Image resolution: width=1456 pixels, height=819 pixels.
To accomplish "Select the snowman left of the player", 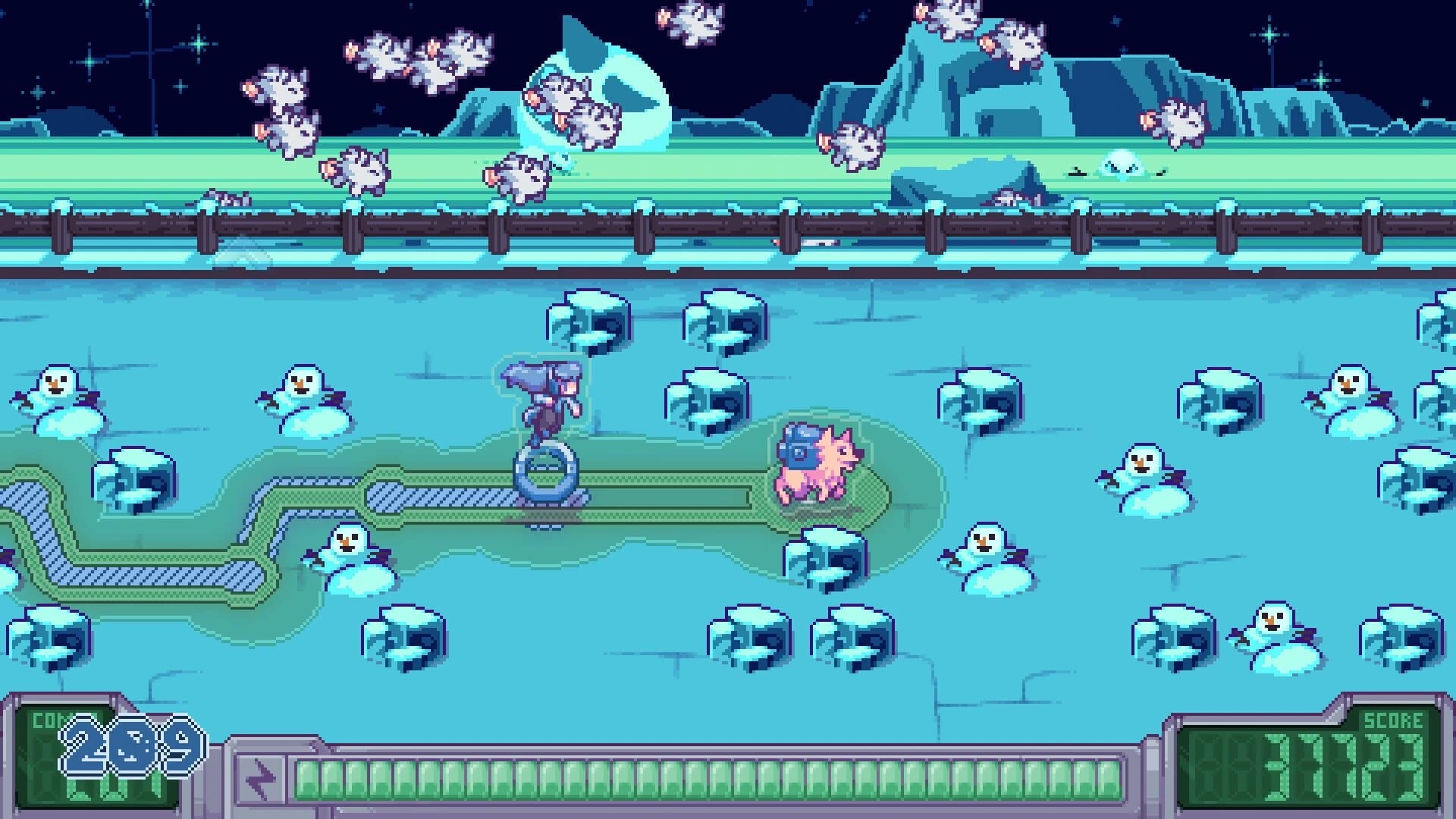I will pyautogui.click(x=302, y=394).
